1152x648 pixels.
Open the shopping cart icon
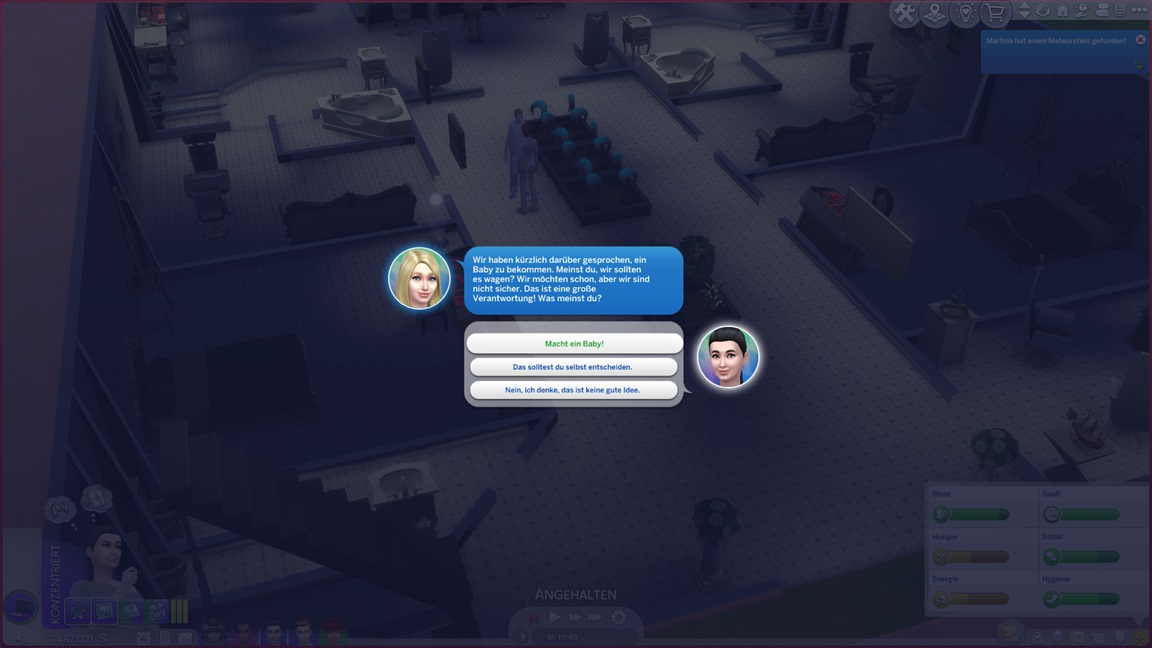[x=995, y=13]
